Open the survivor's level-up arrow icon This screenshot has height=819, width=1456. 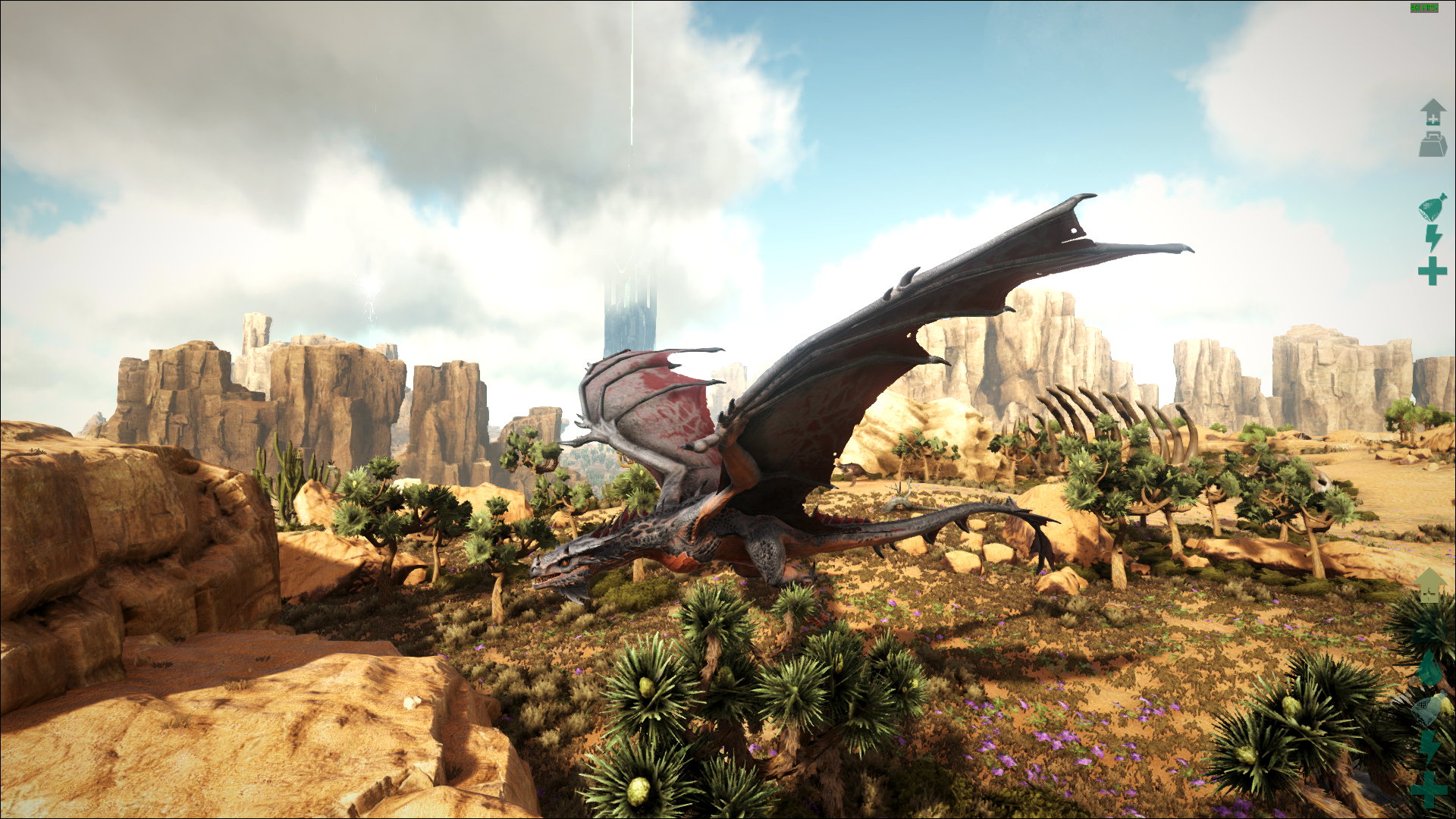pos(1429,585)
